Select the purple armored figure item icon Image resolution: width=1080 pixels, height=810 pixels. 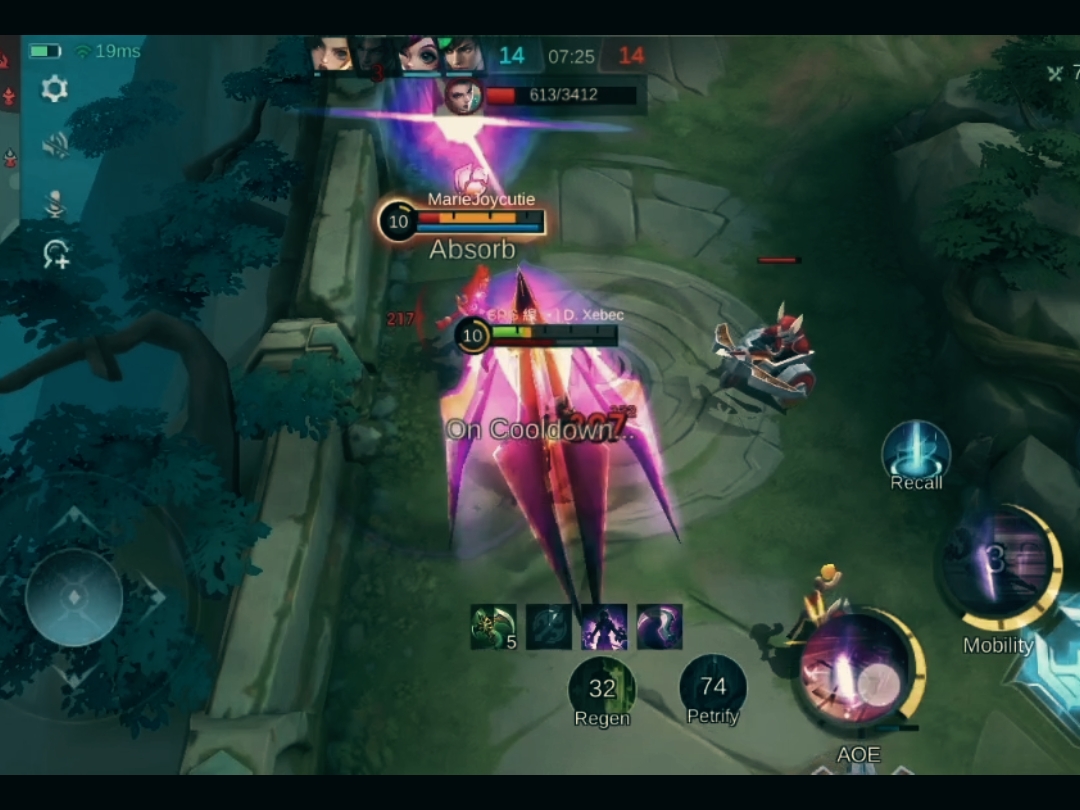[604, 627]
